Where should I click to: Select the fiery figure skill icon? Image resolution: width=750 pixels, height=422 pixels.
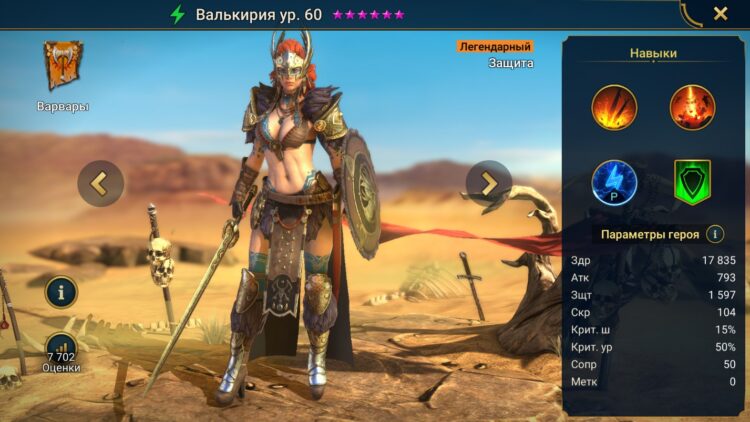691,108
